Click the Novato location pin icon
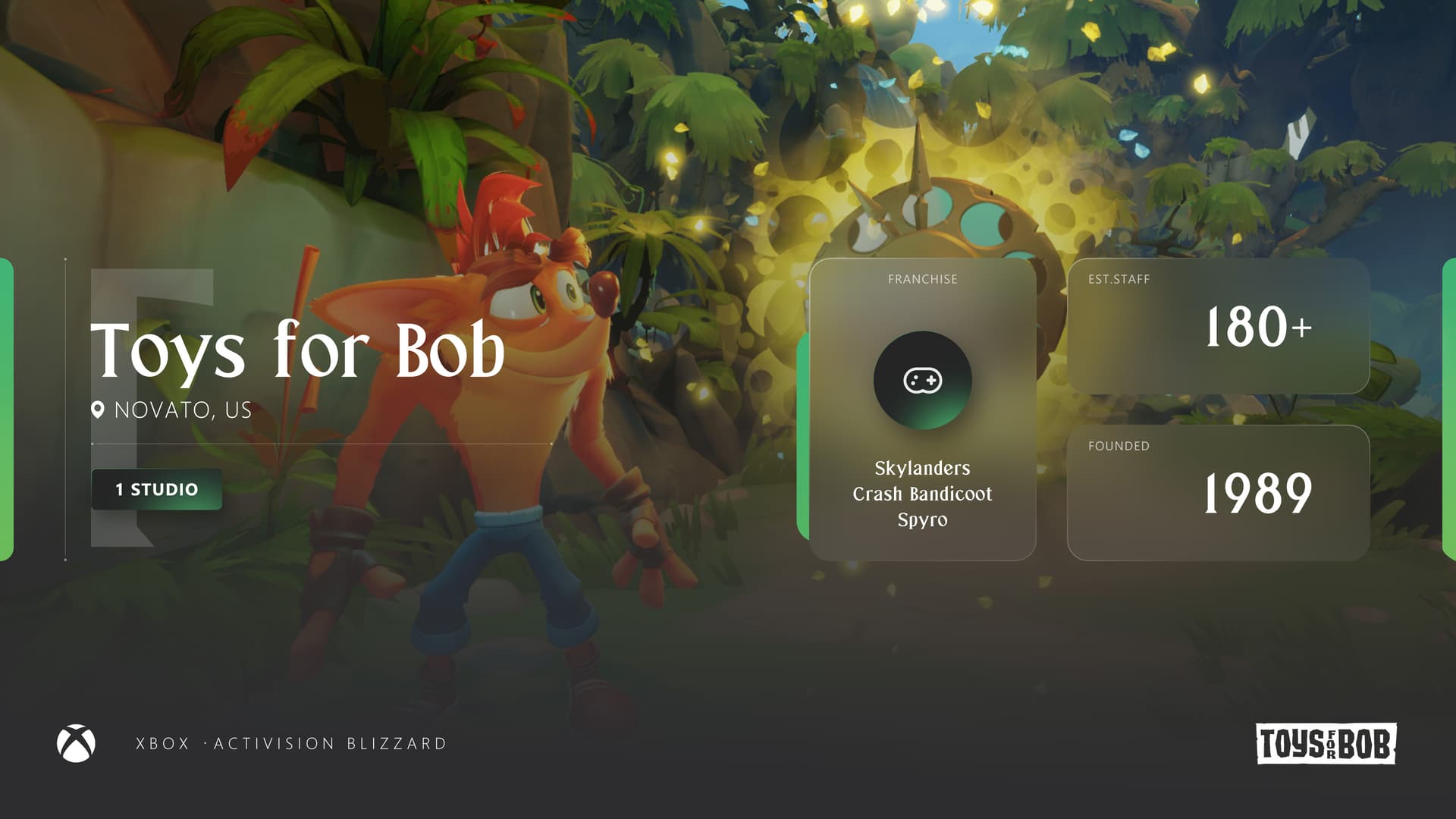1456x819 pixels. (98, 410)
